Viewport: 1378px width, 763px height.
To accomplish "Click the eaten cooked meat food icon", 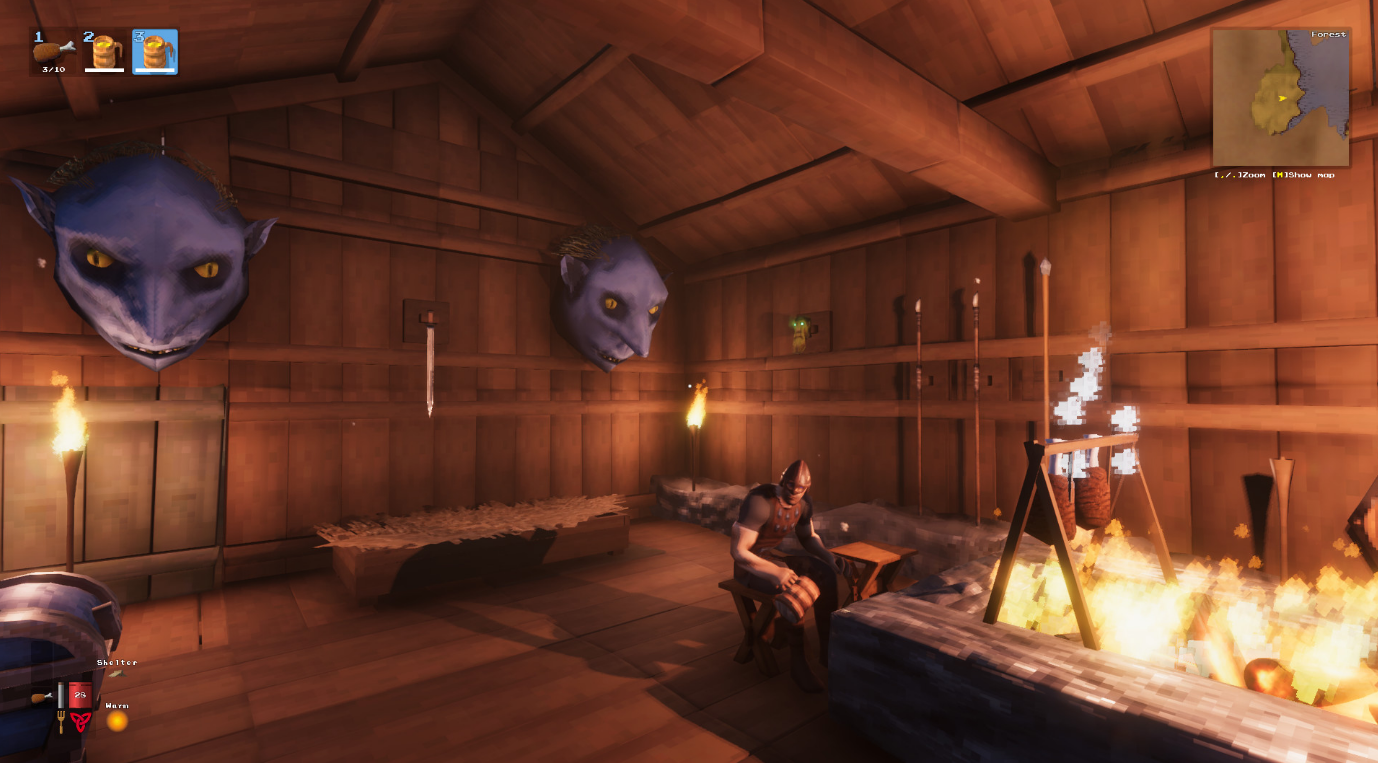I will pyautogui.click(x=42, y=697).
